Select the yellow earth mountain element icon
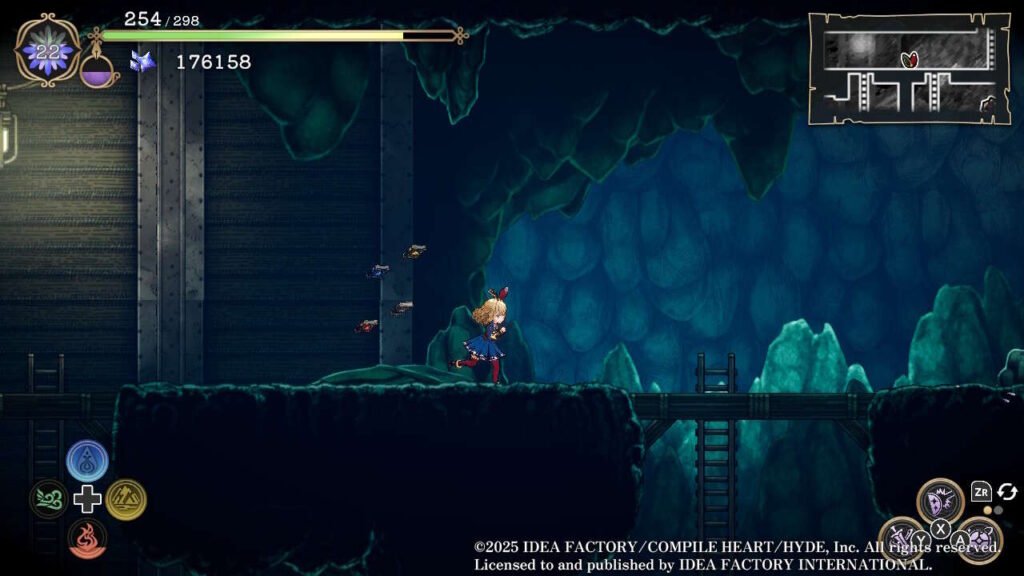Image resolution: width=1024 pixels, height=576 pixels. pos(126,499)
